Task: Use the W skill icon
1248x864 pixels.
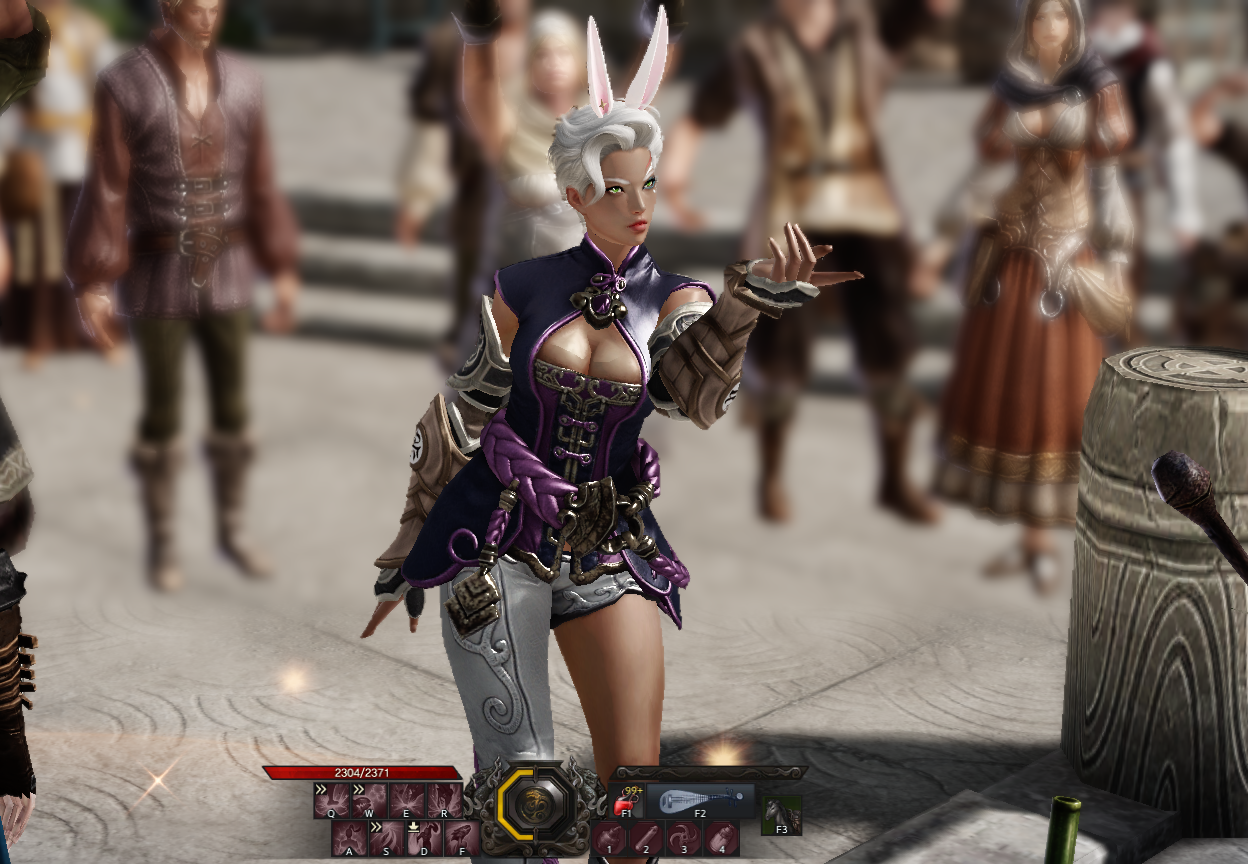Action: (369, 800)
